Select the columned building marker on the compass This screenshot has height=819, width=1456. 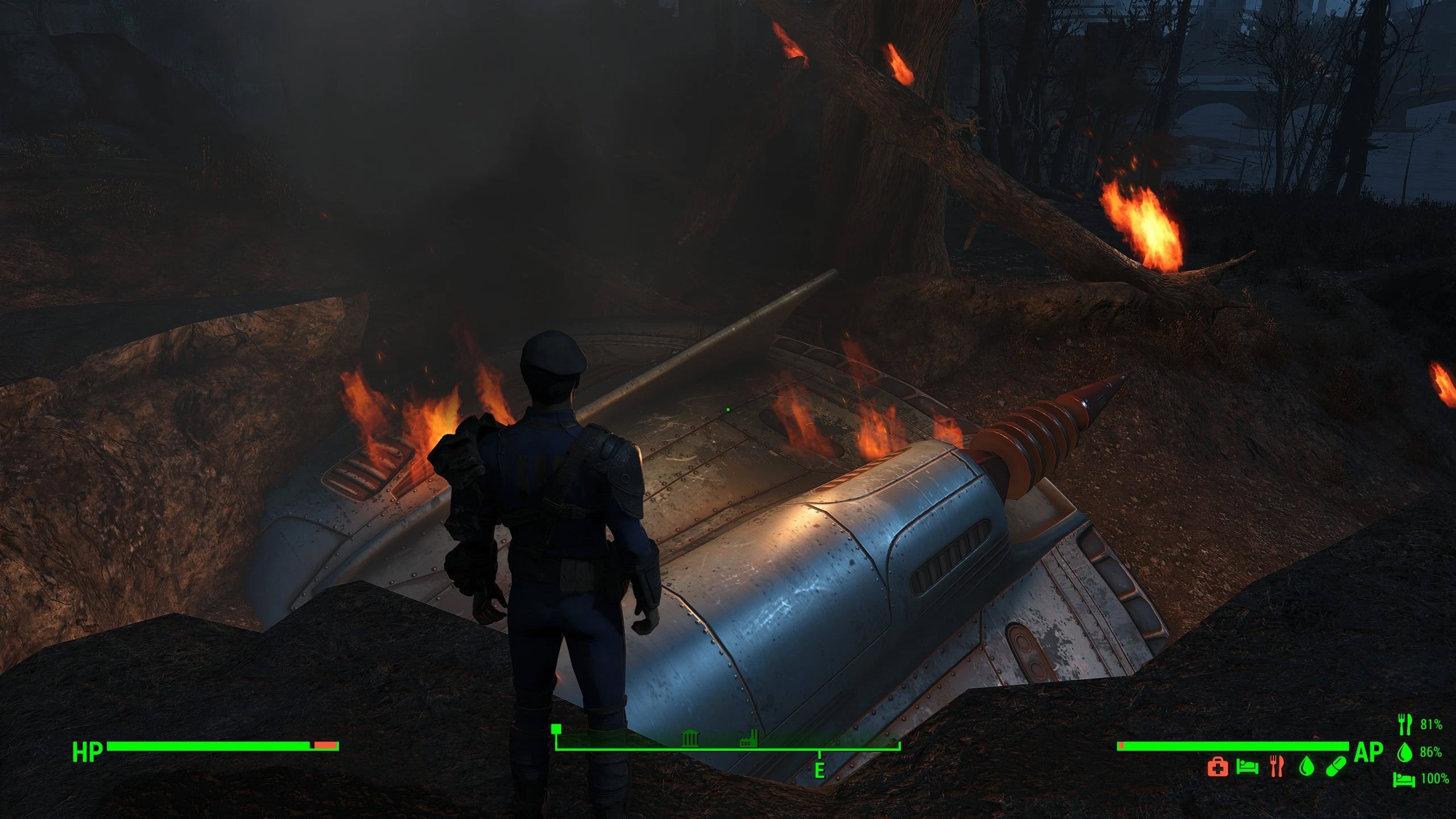click(690, 739)
